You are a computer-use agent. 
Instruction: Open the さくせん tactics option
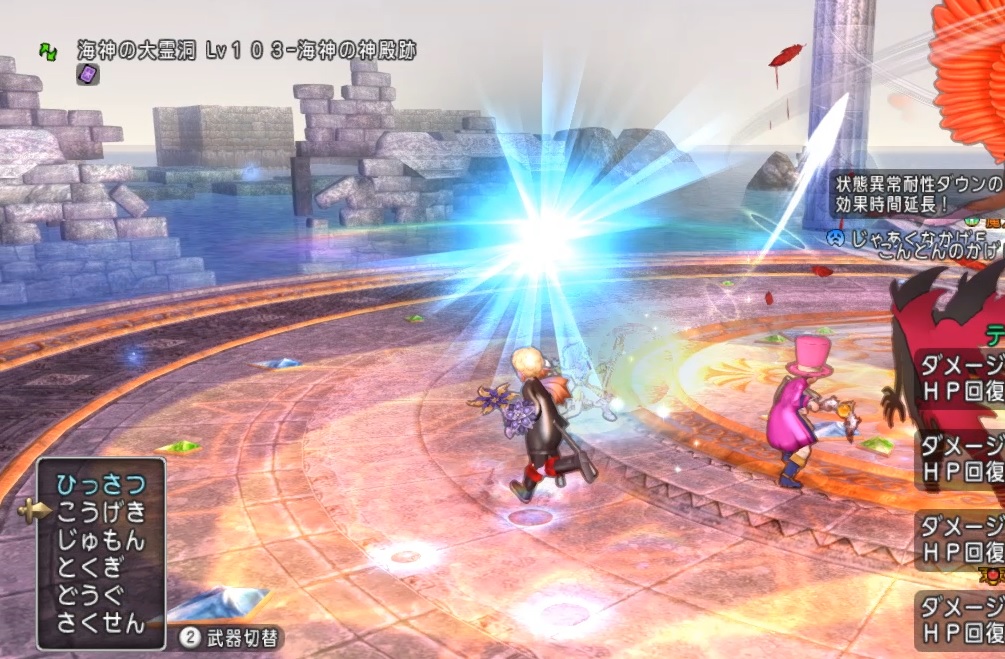pos(101,625)
